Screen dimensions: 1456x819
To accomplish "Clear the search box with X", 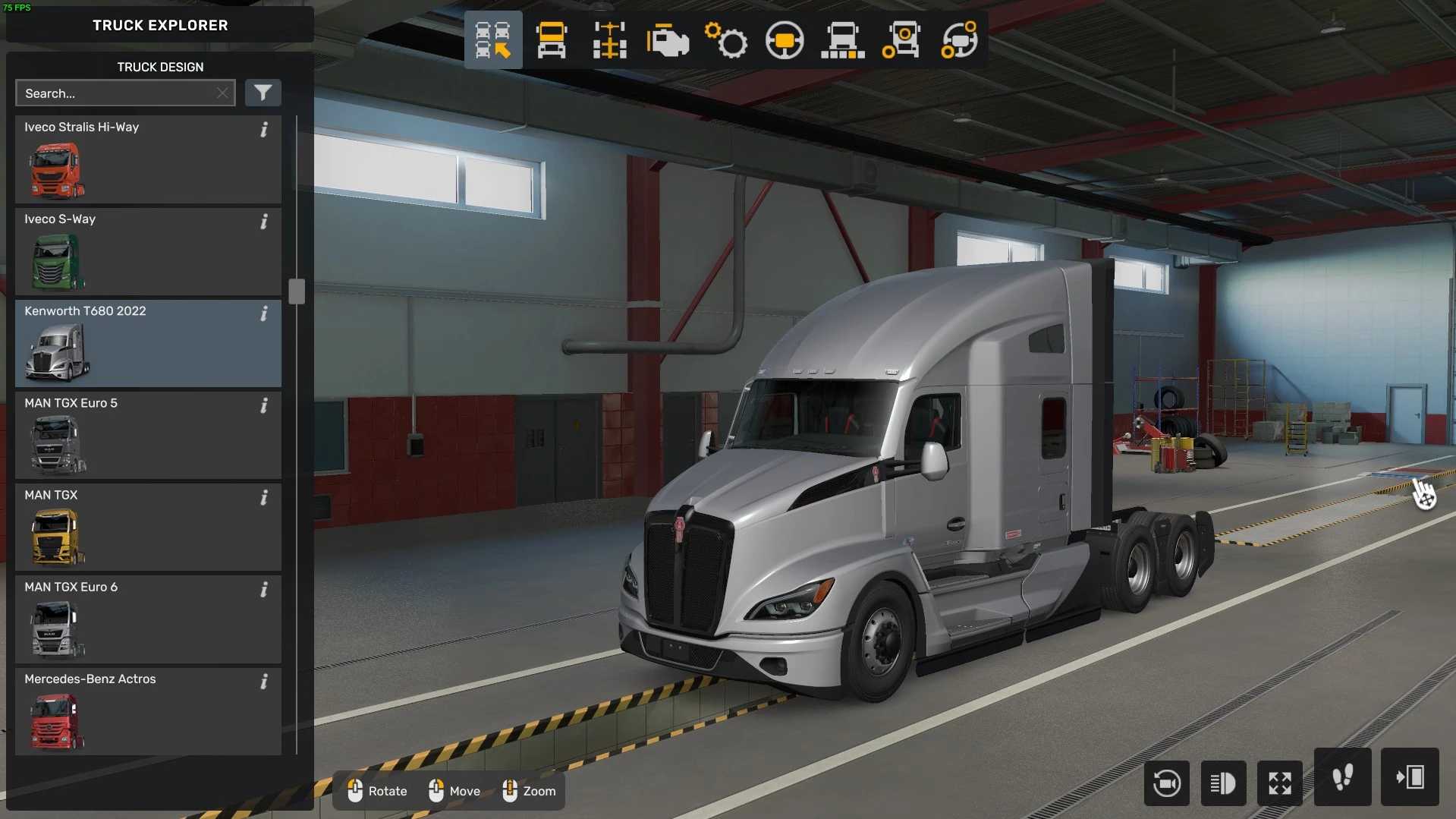I will (222, 93).
